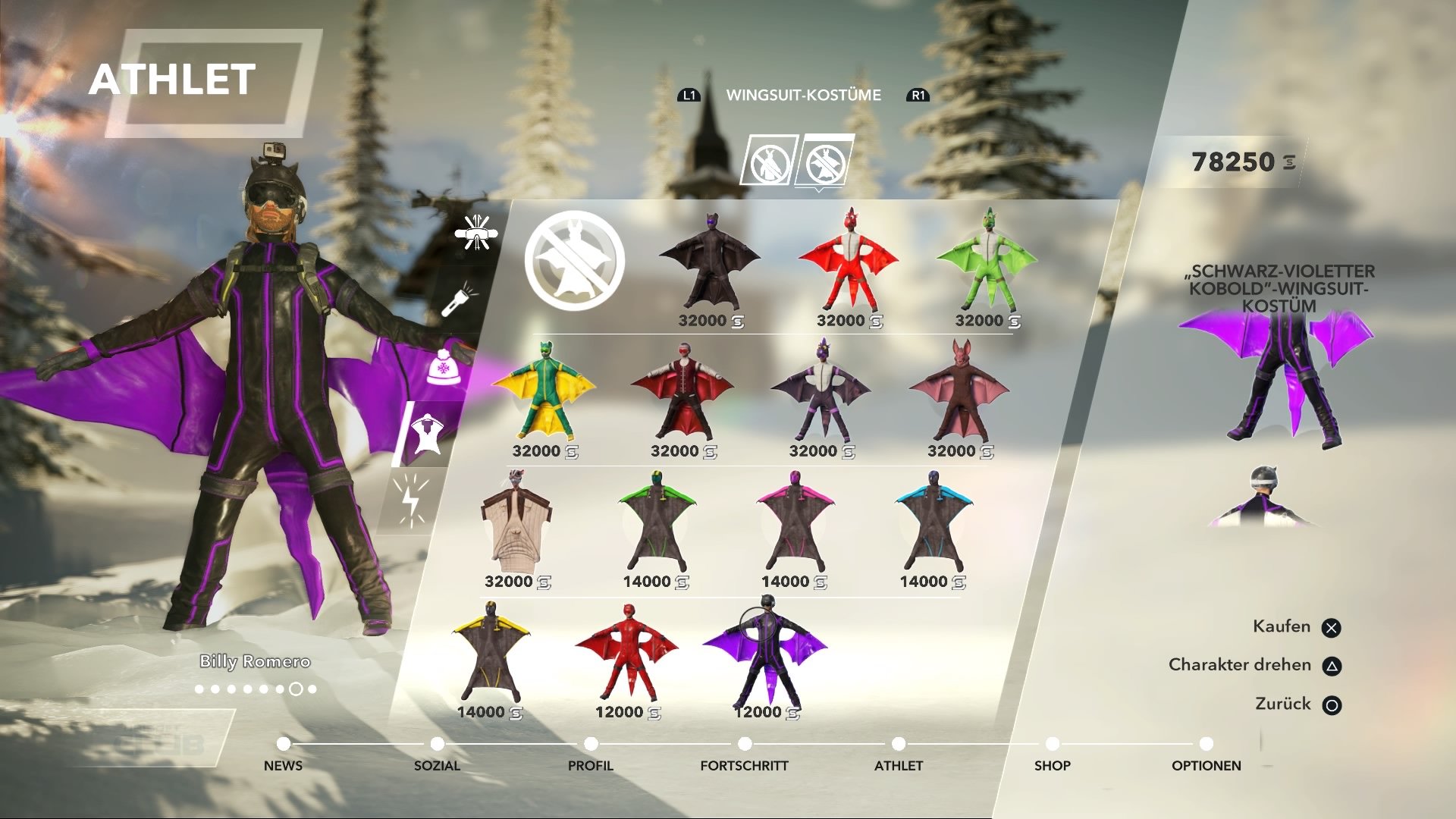Open the FORTSCHRITT section from bottom navigation
The height and width of the screenshot is (819, 1456).
click(743, 765)
